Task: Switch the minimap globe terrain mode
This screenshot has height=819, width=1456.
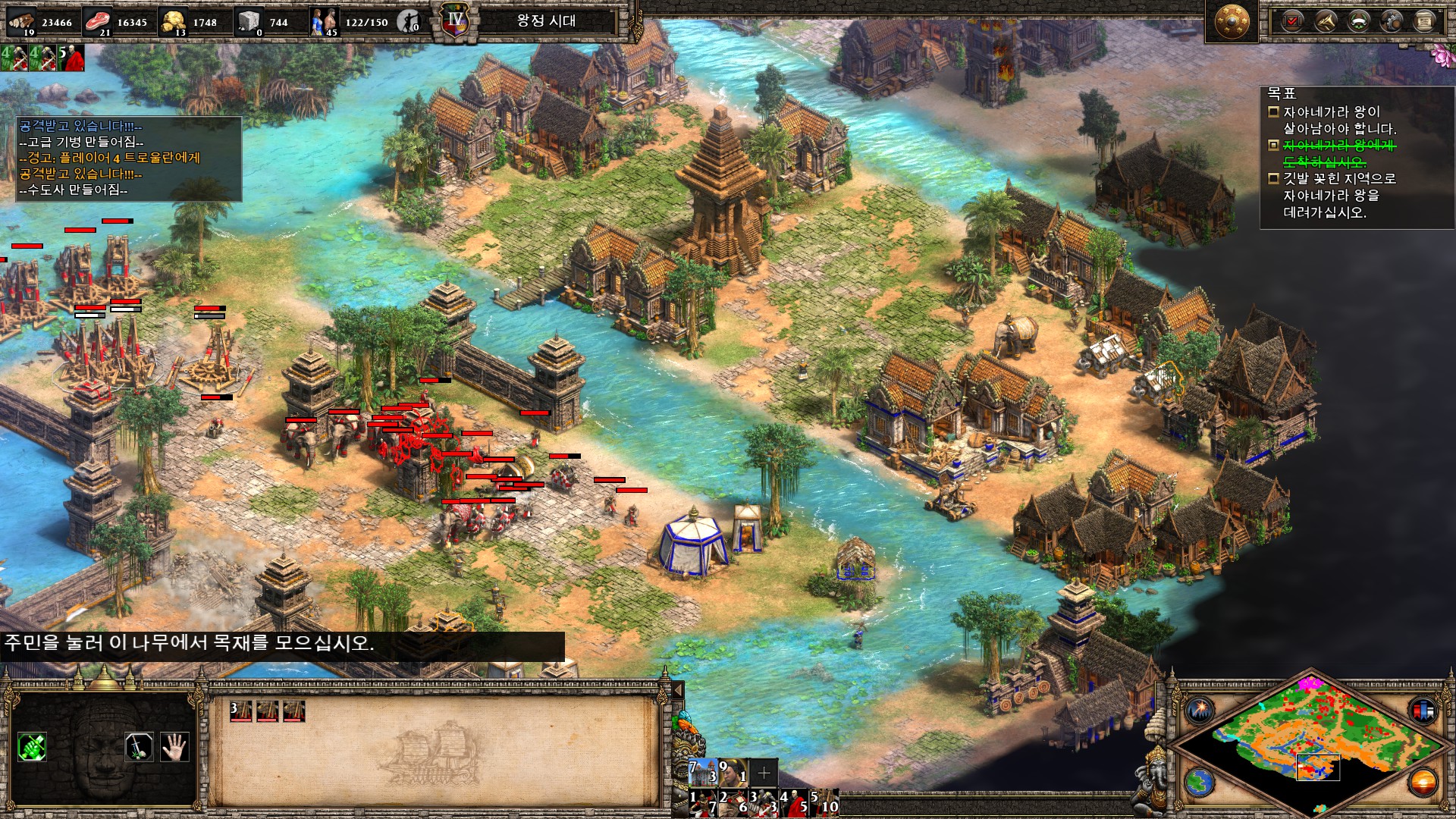Action: click(x=1200, y=781)
